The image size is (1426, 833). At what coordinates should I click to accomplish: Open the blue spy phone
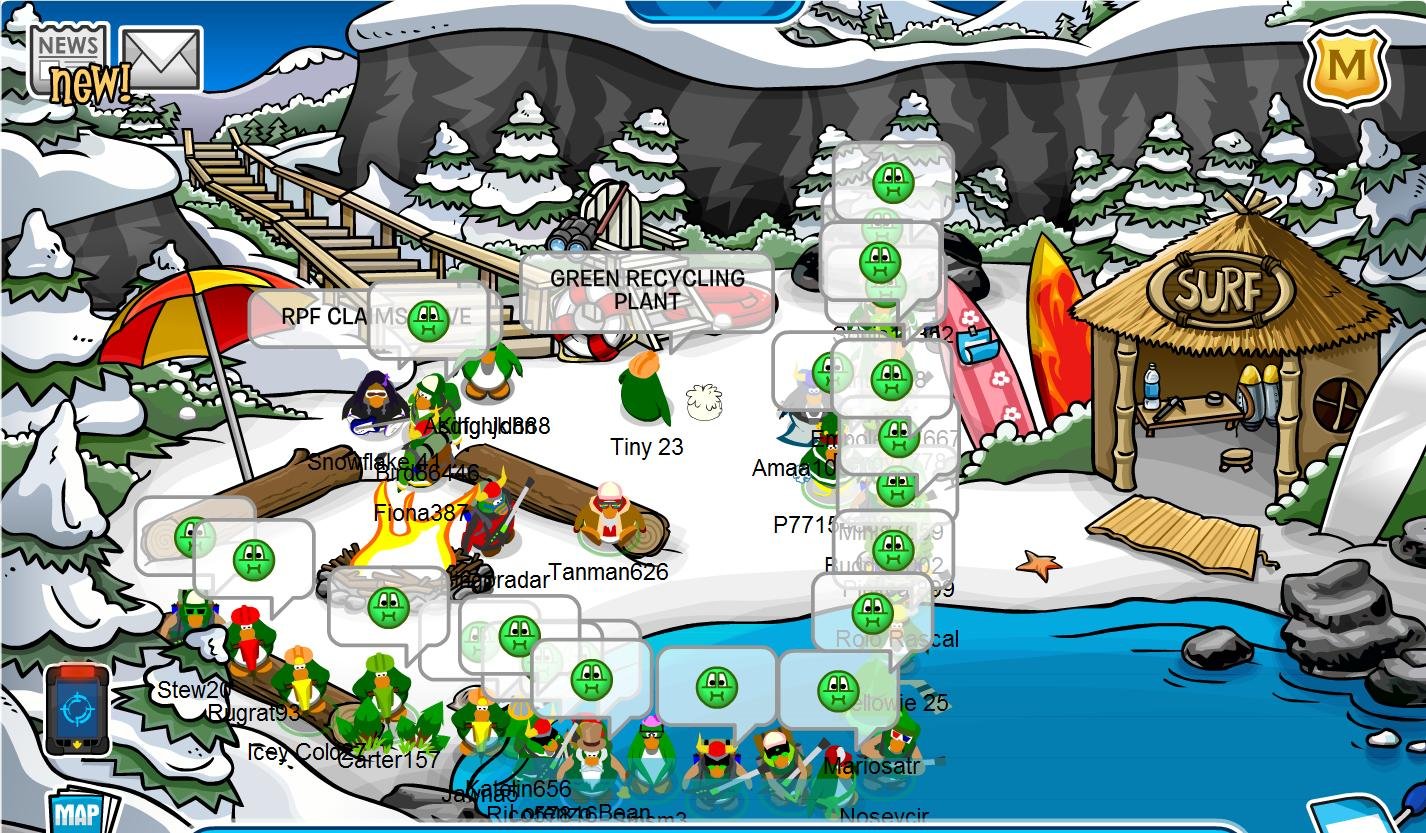tap(77, 709)
